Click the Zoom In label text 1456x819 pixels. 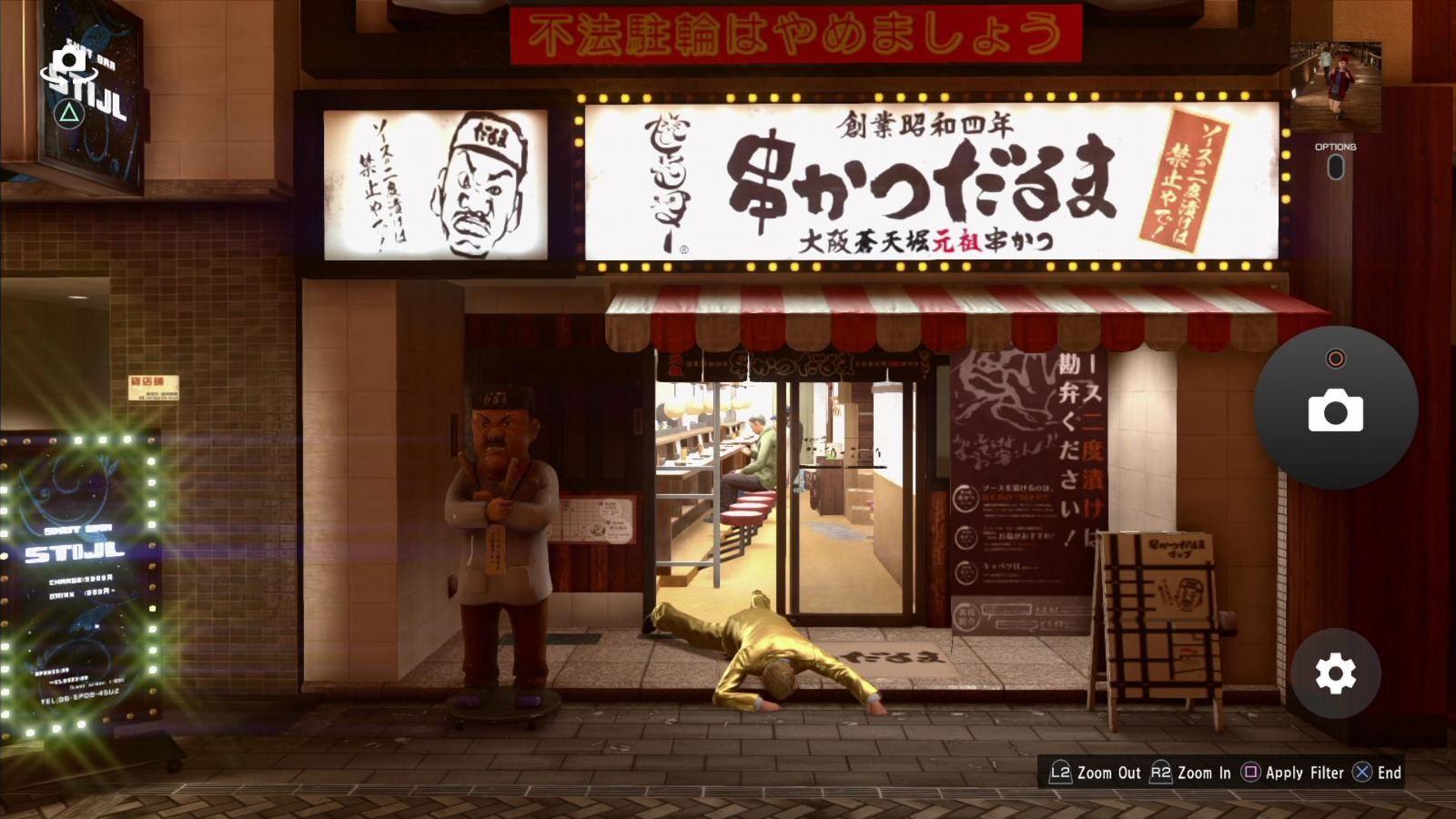[1203, 773]
